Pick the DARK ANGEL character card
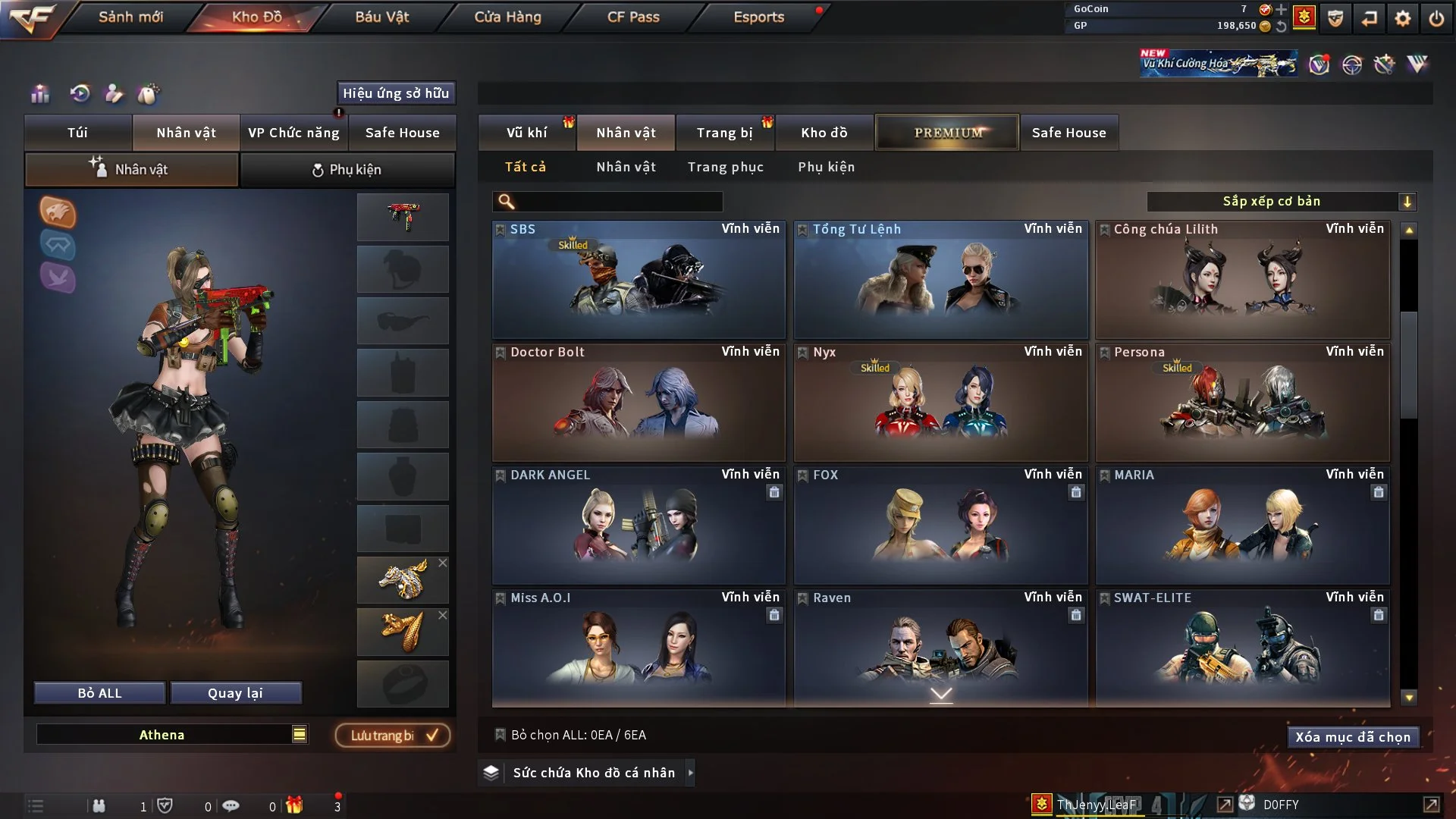The width and height of the screenshot is (1456, 819). (639, 526)
